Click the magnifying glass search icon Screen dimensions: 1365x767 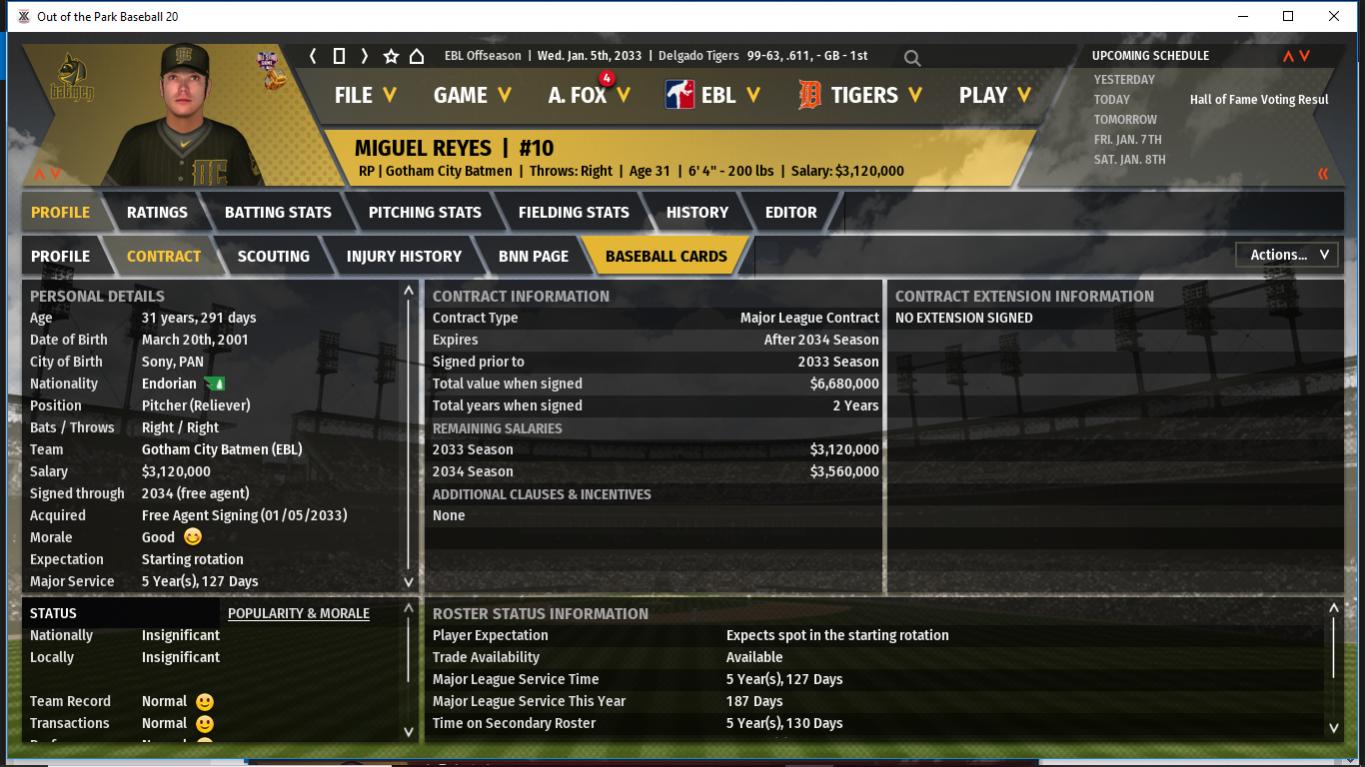pyautogui.click(x=912, y=58)
